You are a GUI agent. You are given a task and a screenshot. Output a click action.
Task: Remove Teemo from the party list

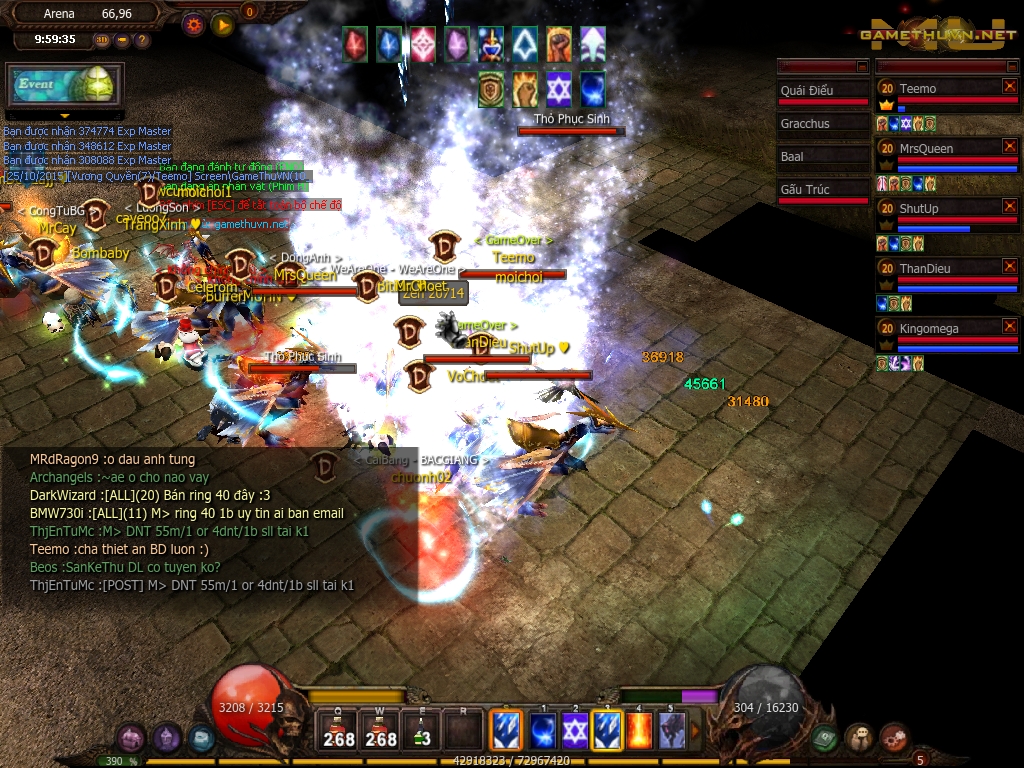1009,87
